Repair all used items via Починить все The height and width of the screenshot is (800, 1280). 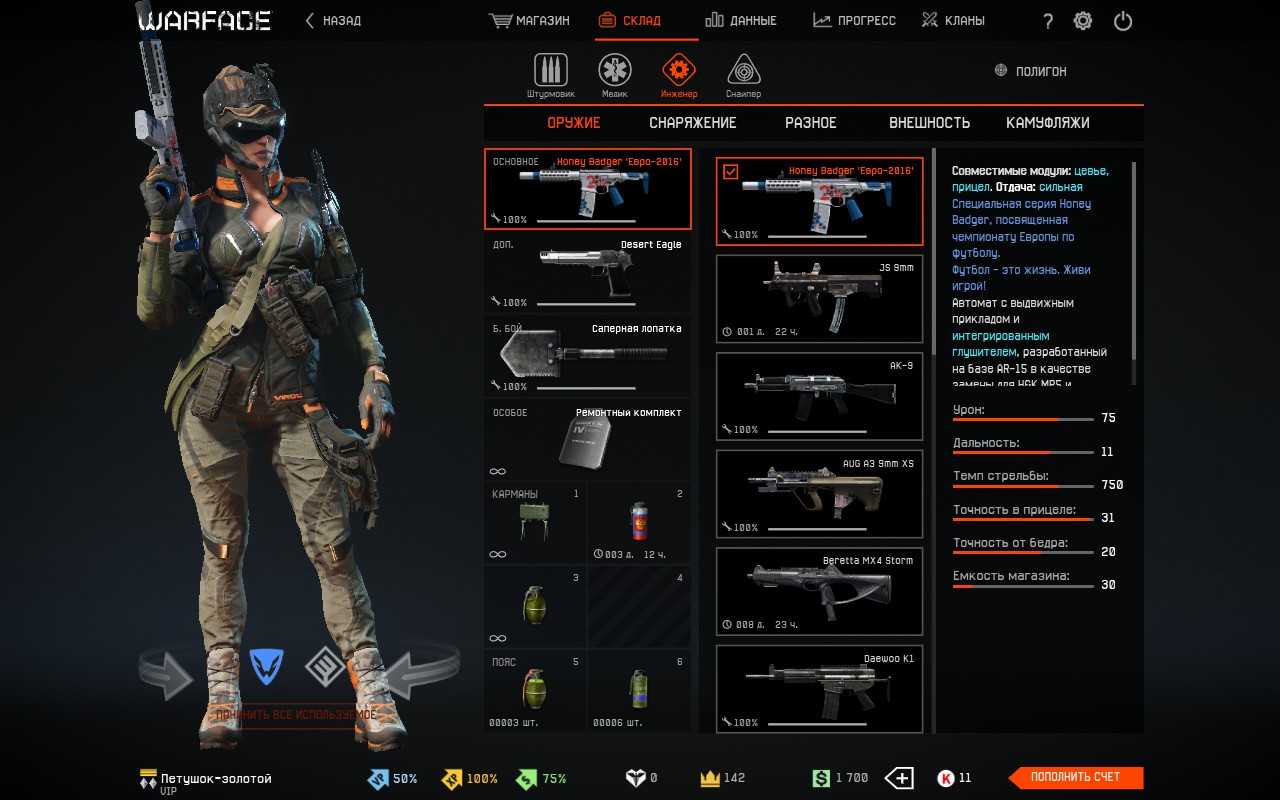pos(296,715)
